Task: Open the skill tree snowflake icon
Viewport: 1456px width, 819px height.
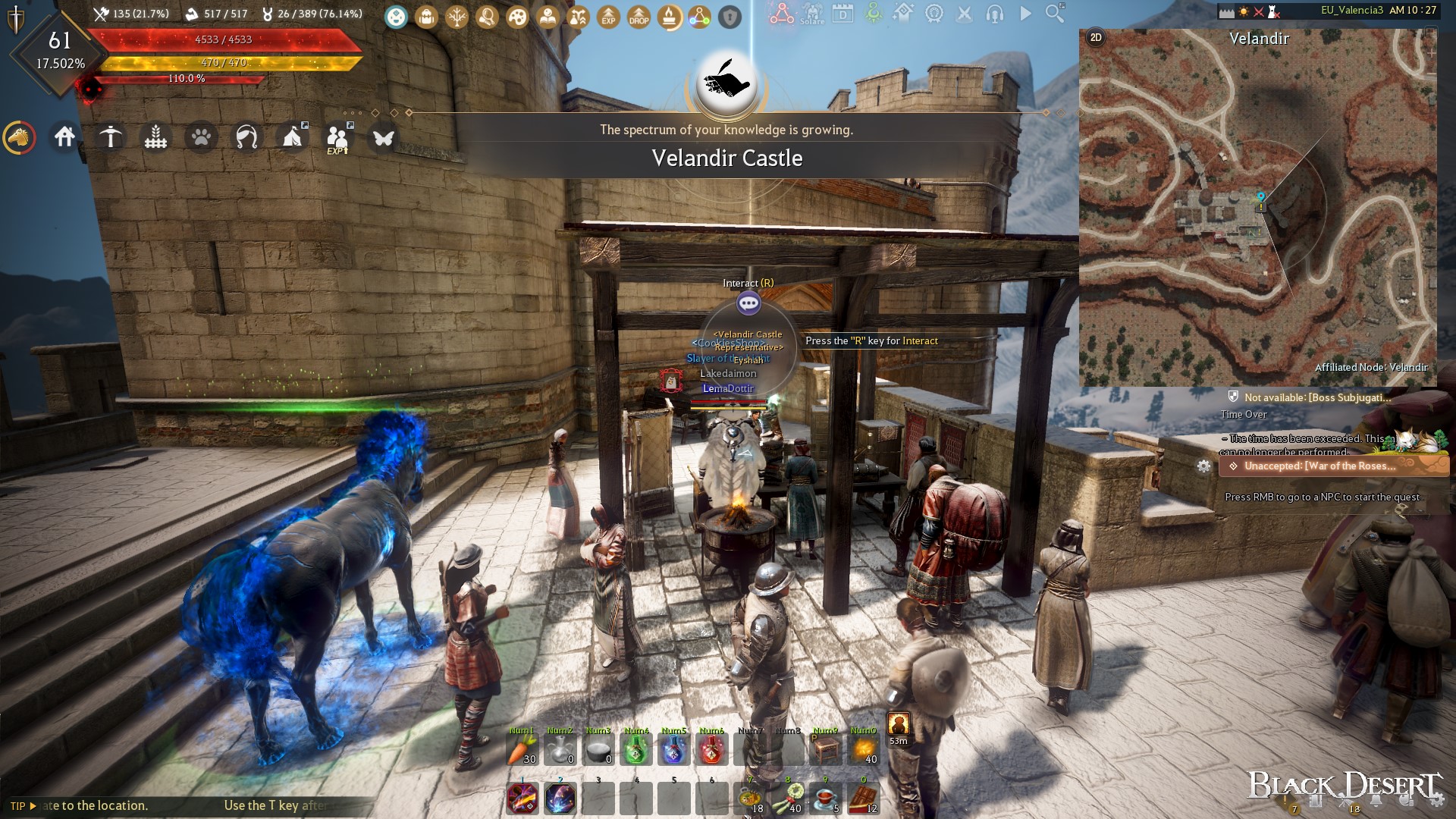Action: tap(455, 17)
